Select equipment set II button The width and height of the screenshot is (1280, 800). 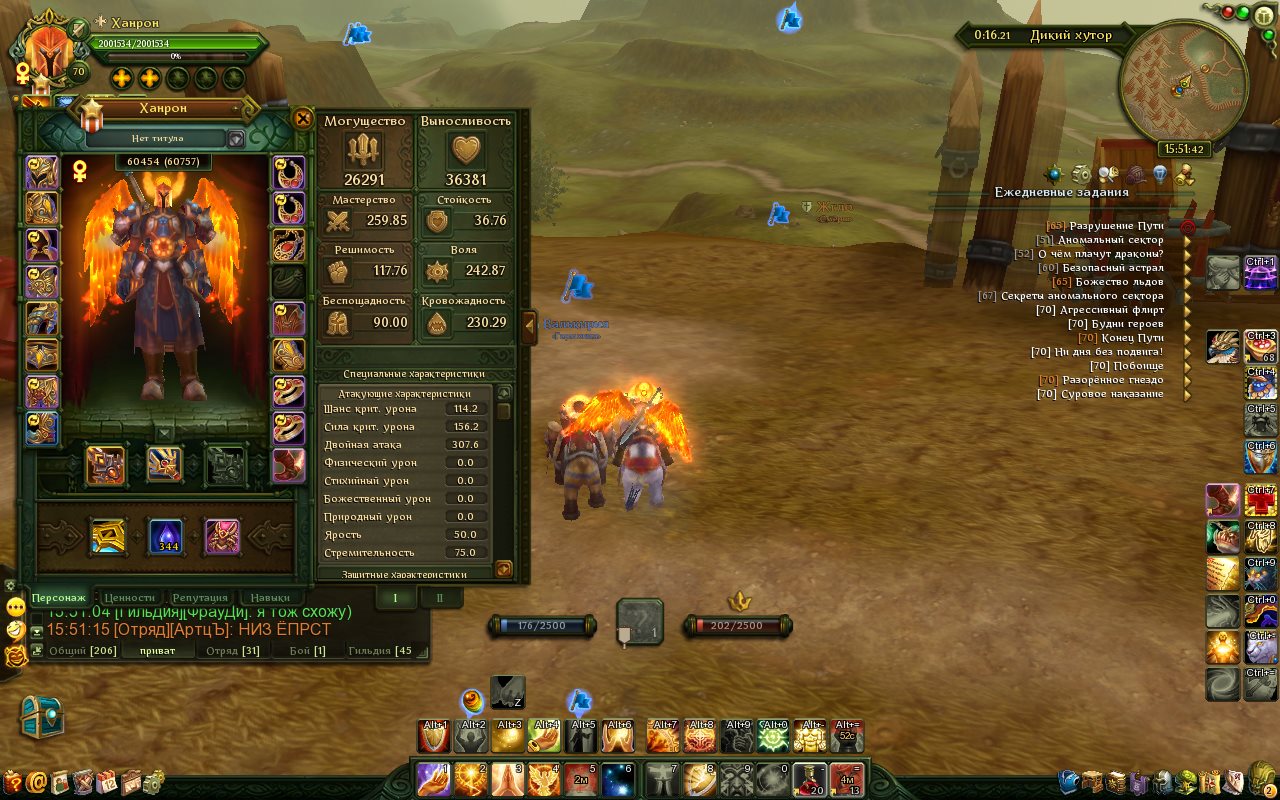[x=439, y=597]
